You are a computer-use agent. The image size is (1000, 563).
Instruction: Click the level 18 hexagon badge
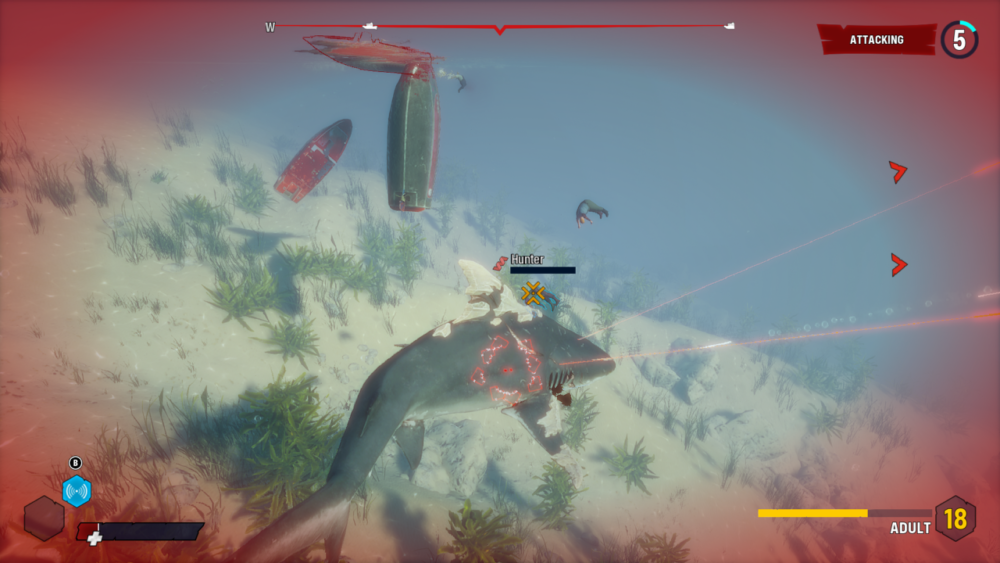point(954,518)
